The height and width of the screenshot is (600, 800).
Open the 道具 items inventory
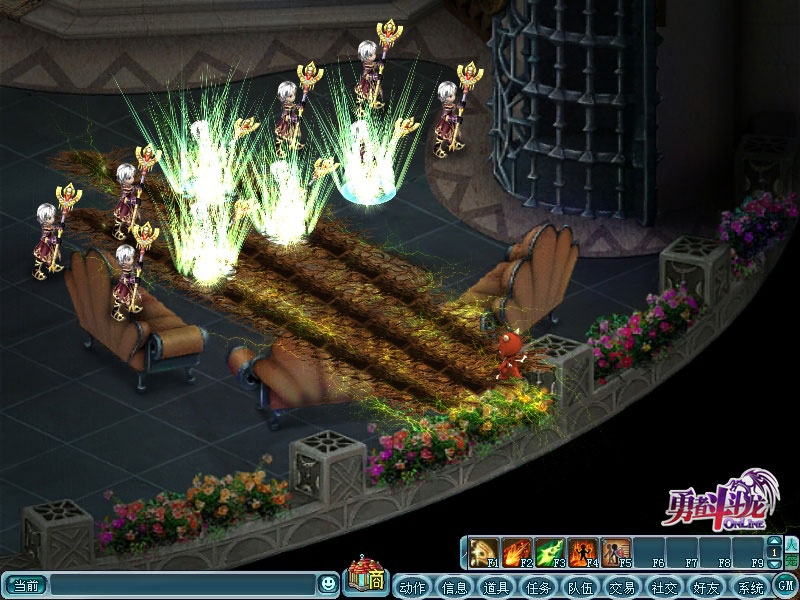(x=496, y=587)
